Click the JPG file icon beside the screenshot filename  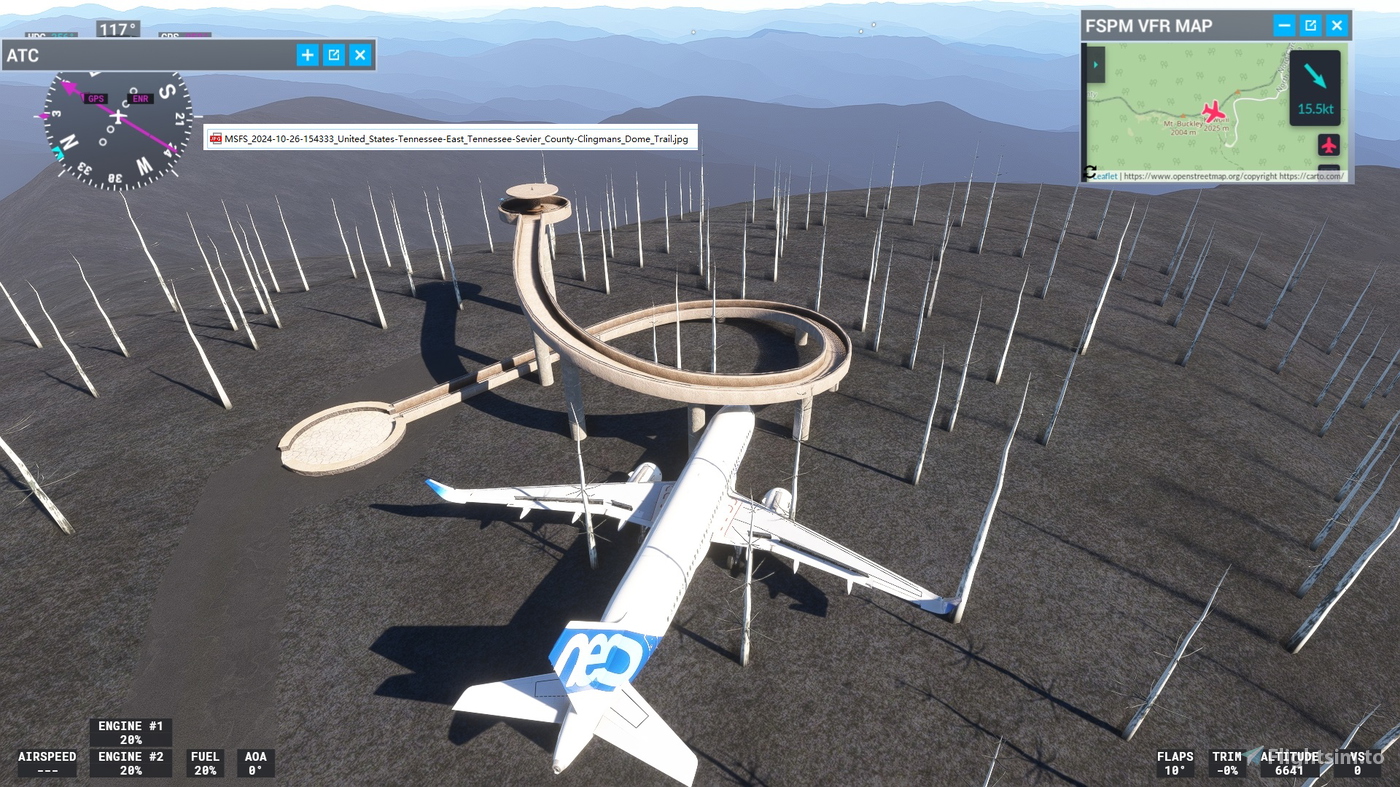[215, 138]
